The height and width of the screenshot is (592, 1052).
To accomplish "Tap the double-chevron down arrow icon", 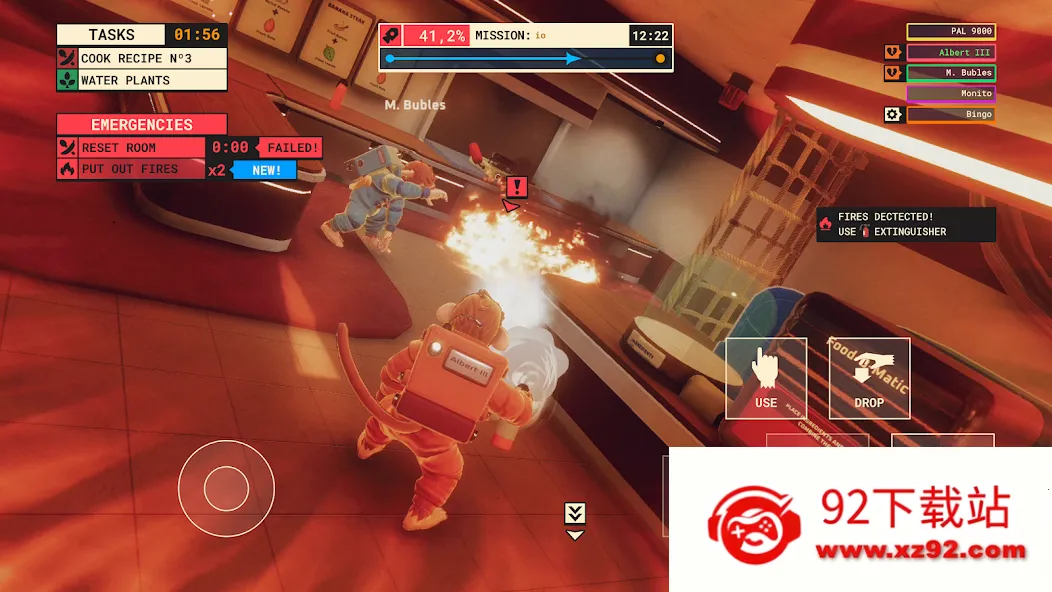I will (574, 514).
